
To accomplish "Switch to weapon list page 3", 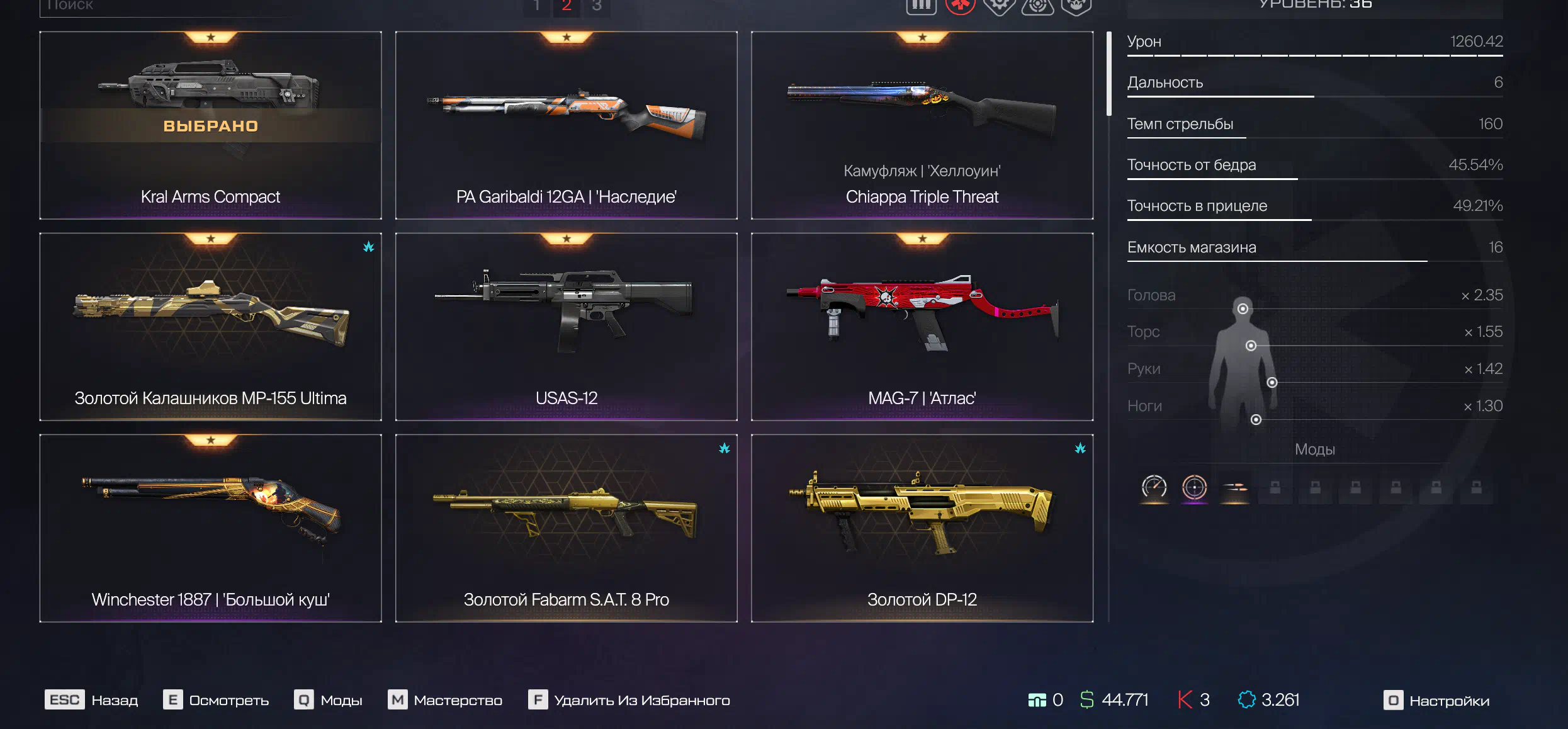I will point(597,6).
